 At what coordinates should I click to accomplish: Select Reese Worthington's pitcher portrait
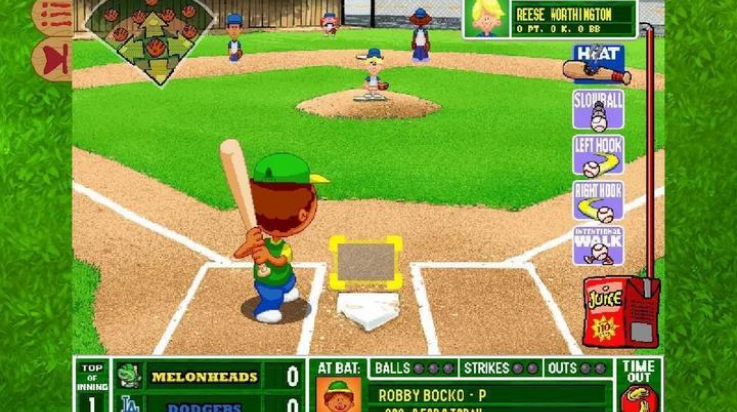pyautogui.click(x=487, y=18)
